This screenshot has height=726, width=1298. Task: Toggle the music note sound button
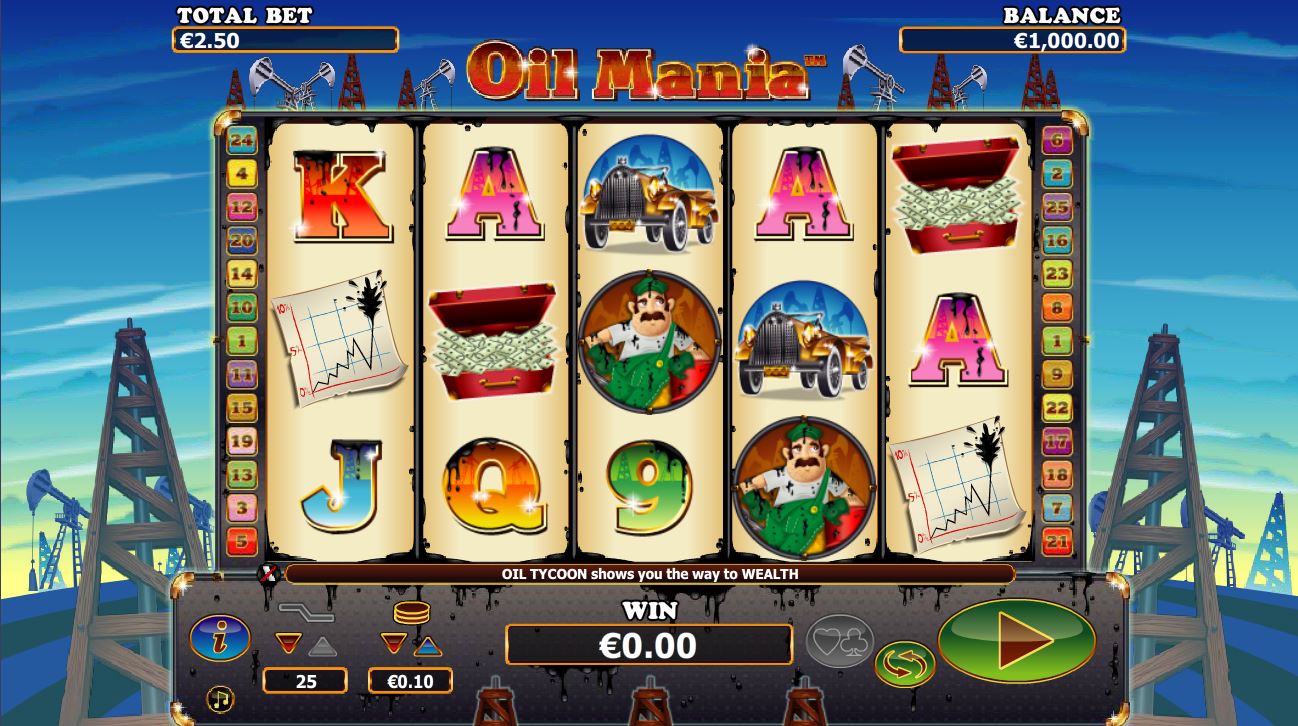pyautogui.click(x=220, y=698)
